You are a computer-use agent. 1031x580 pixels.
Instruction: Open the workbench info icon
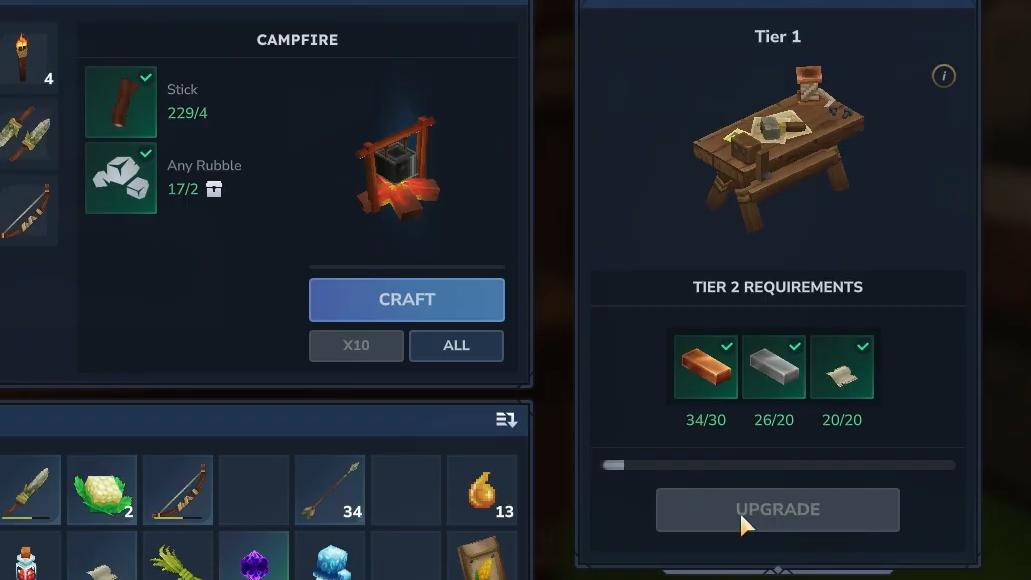tap(943, 76)
